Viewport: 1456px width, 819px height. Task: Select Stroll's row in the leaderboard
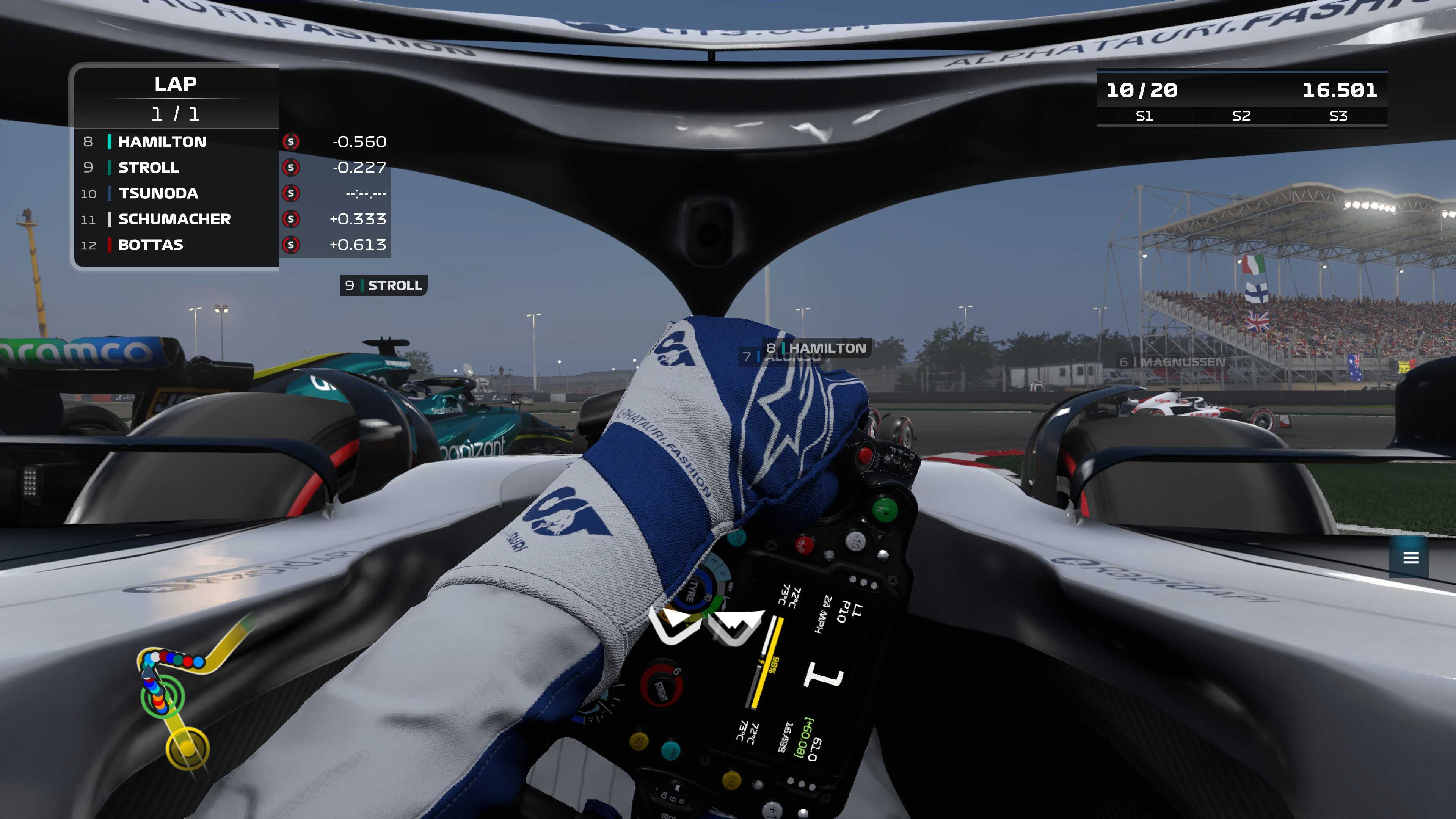click(x=149, y=168)
